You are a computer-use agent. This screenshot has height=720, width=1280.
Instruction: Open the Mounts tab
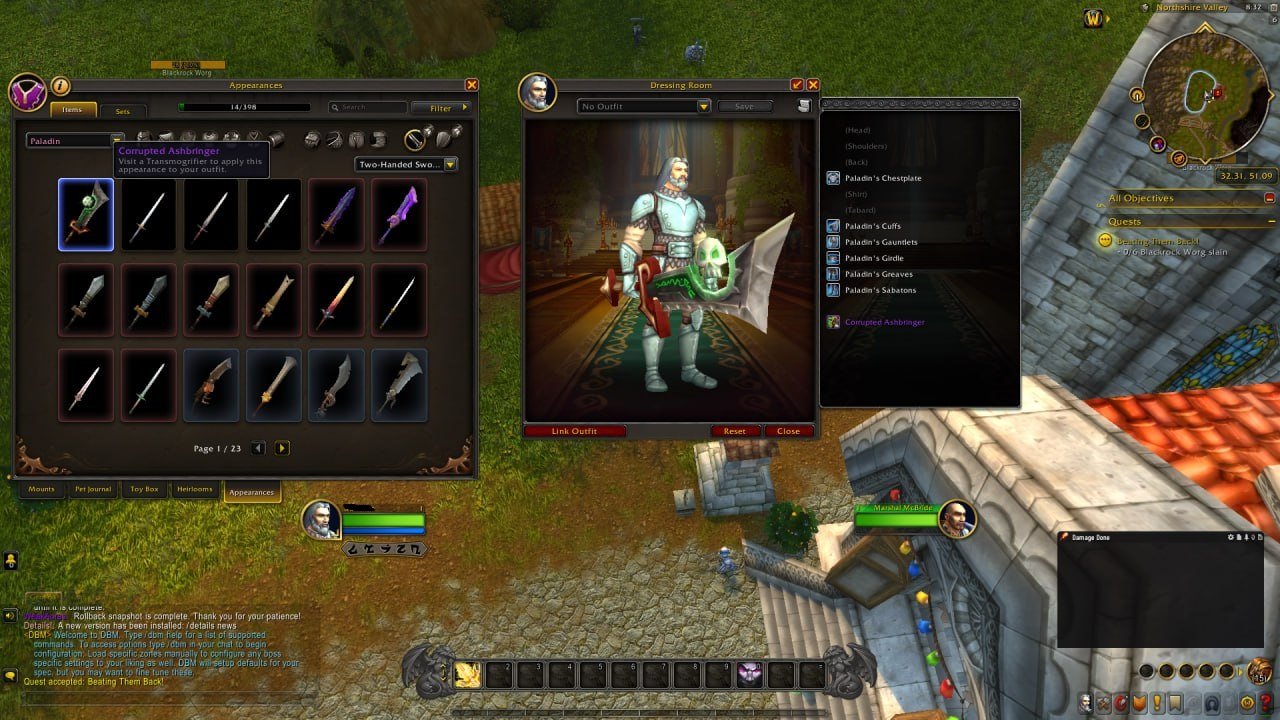pos(42,491)
